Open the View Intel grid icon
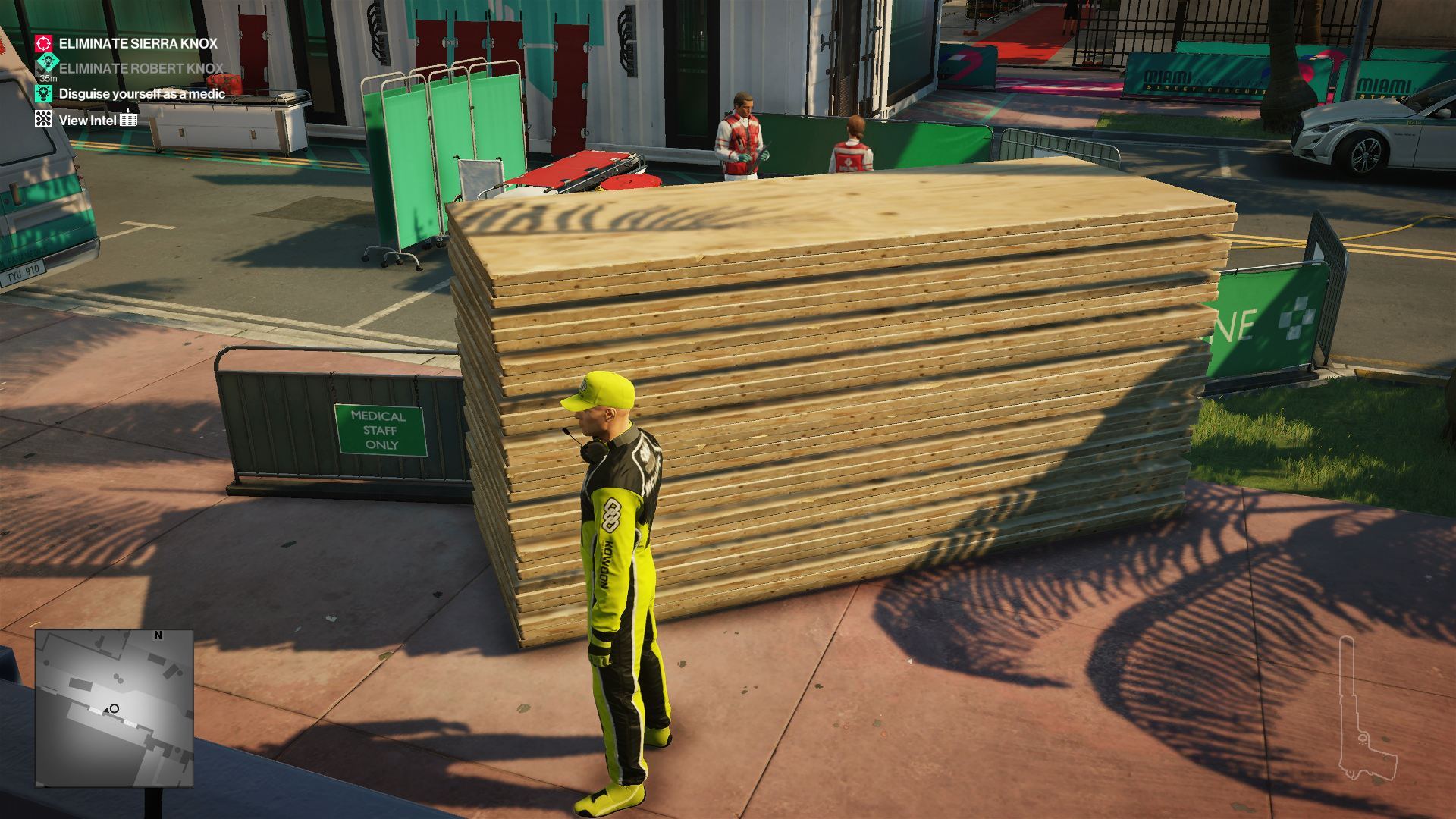The height and width of the screenshot is (819, 1456). click(x=43, y=118)
